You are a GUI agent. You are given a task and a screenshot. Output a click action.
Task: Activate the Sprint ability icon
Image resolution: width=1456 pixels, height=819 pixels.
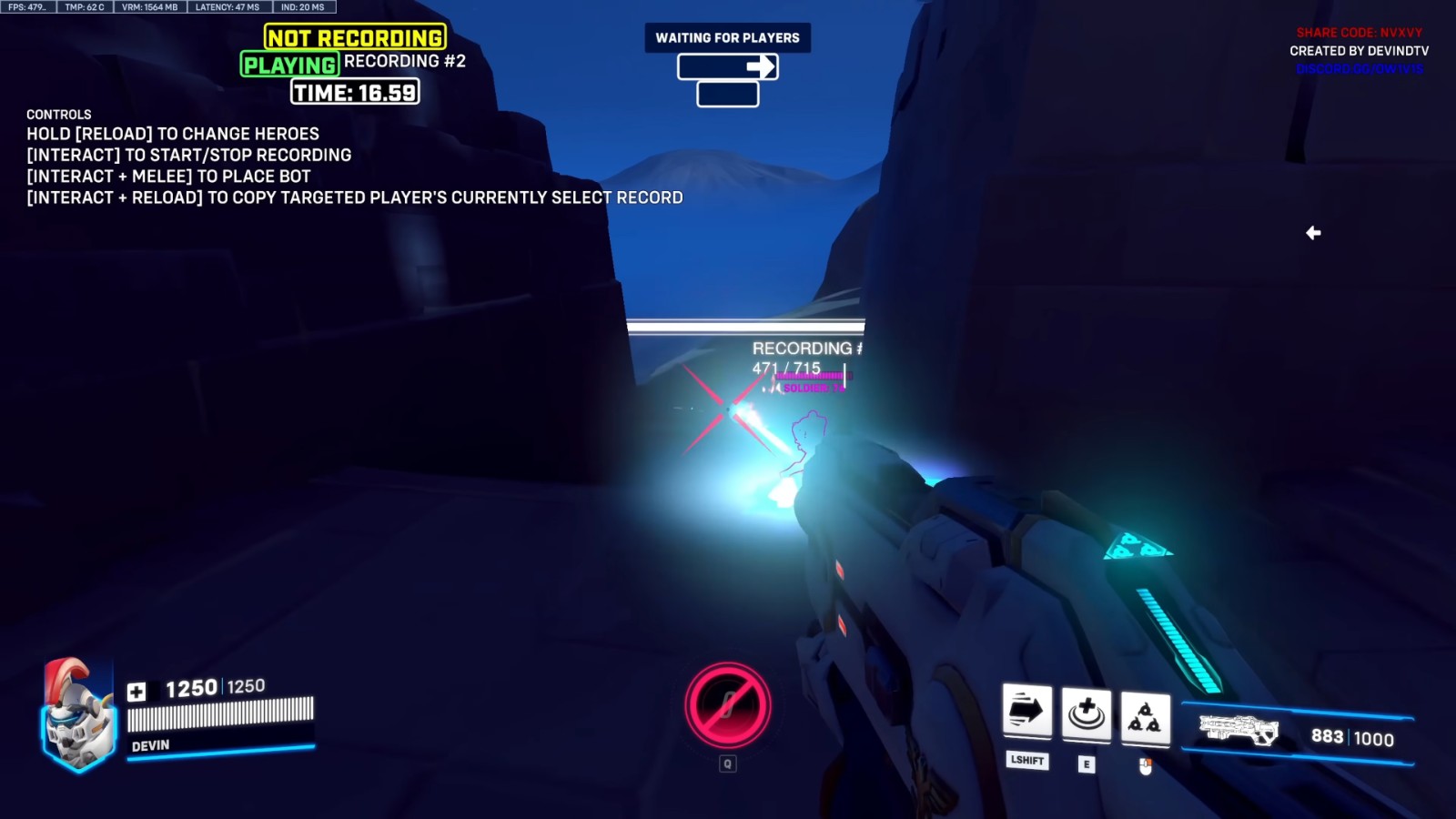(1026, 710)
